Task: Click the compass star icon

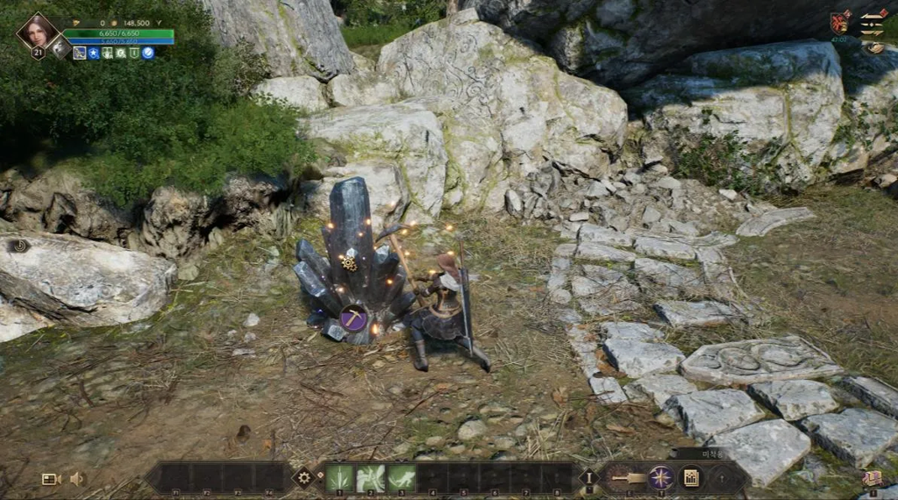Action: point(660,477)
